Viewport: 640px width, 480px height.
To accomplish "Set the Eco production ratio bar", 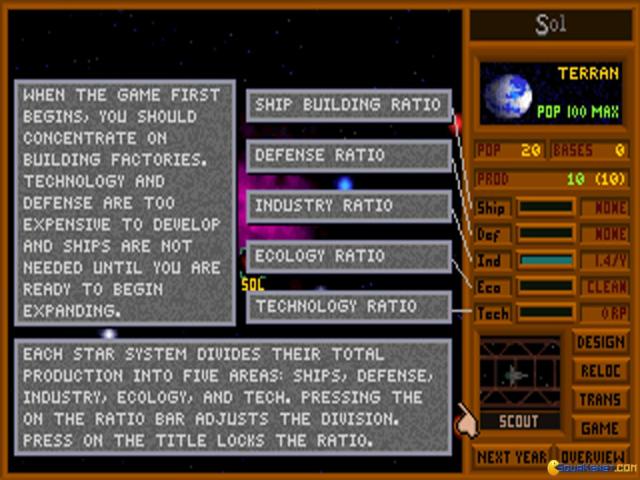I will pyautogui.click(x=547, y=287).
